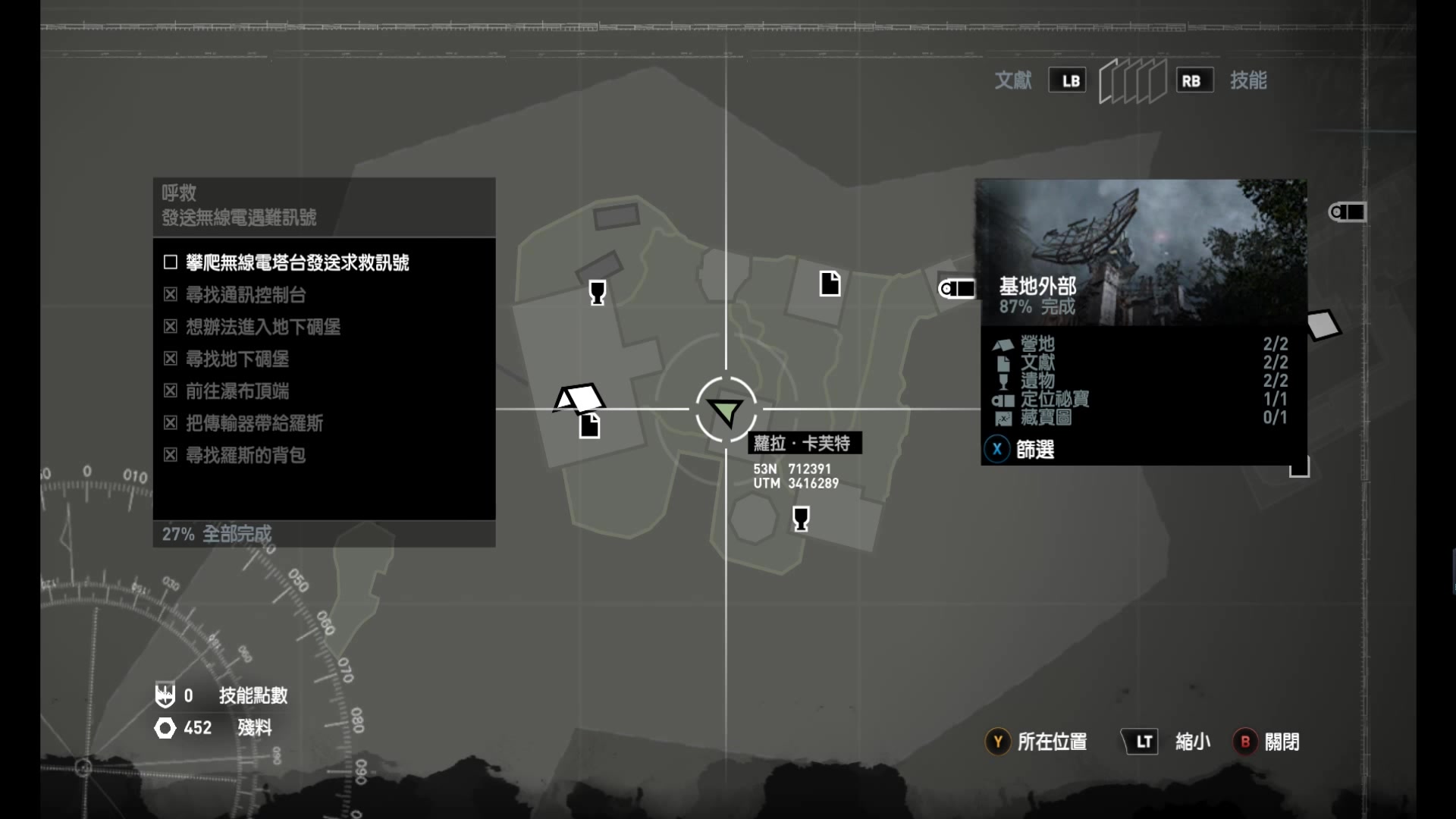
Task: Check the 攀爬無線電塔台發送求救訊號 objective
Action: pyautogui.click(x=169, y=262)
